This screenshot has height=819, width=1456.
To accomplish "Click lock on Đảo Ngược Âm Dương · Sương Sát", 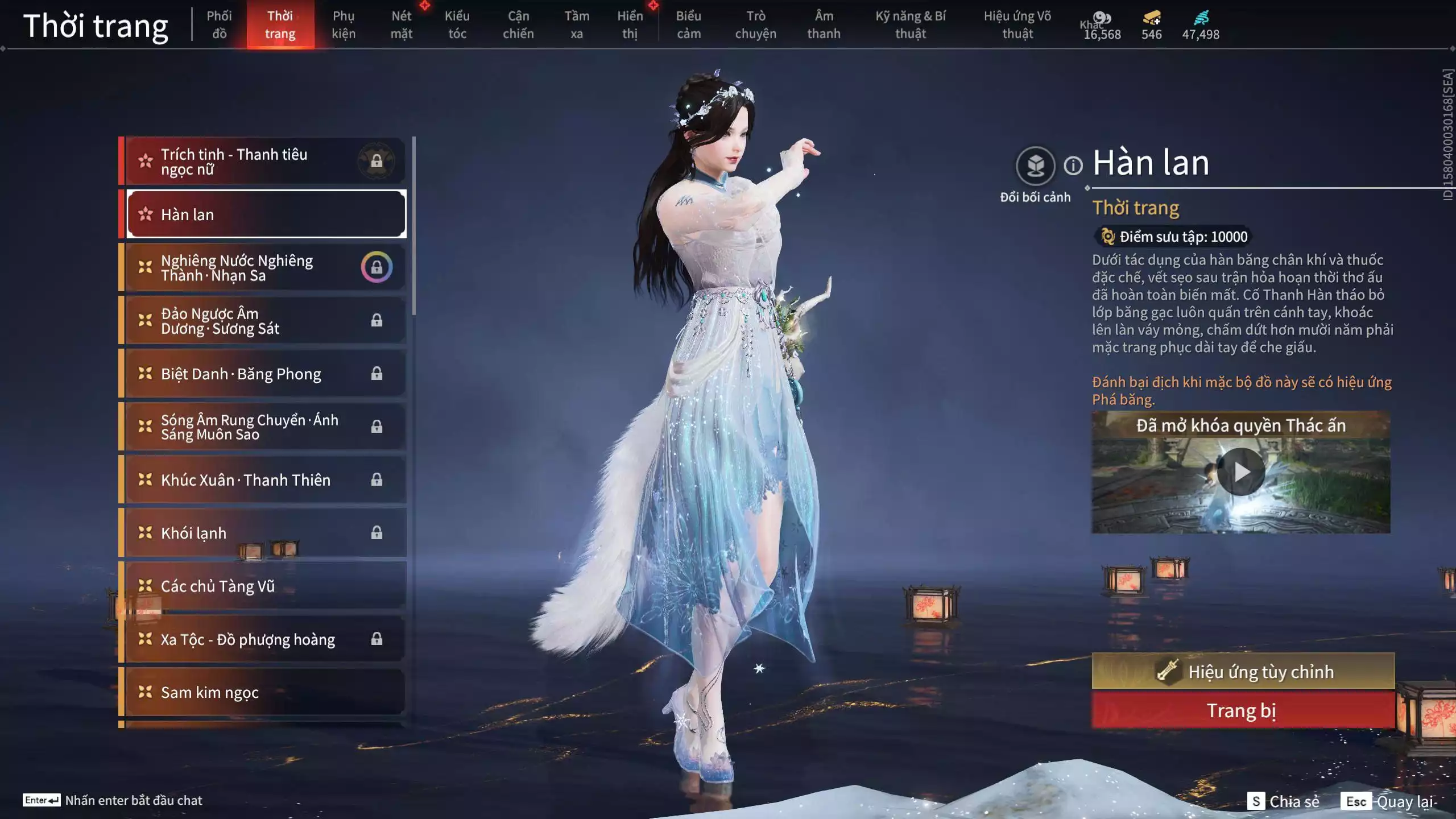I will [x=378, y=320].
